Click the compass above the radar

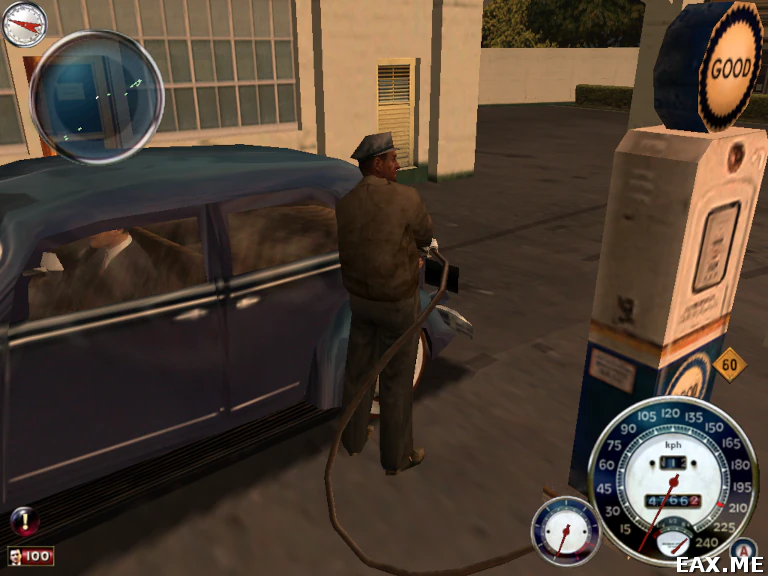pyautogui.click(x=24, y=24)
